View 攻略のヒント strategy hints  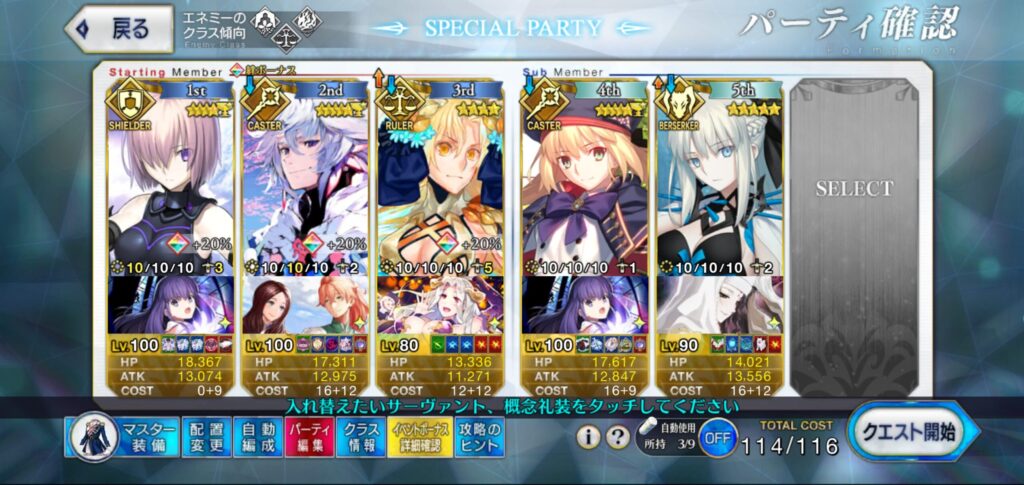[x=480, y=437]
